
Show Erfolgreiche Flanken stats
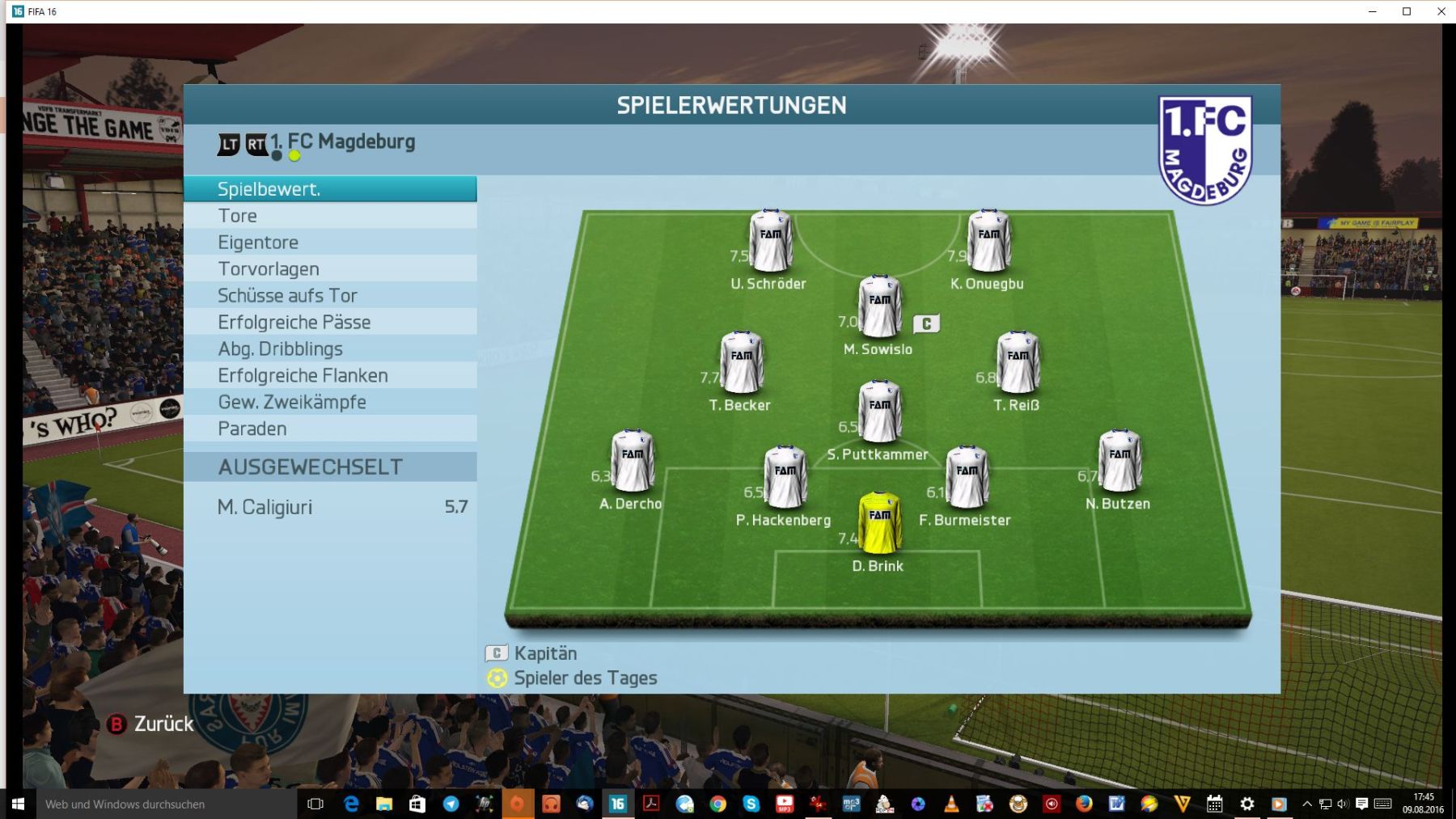329,376
